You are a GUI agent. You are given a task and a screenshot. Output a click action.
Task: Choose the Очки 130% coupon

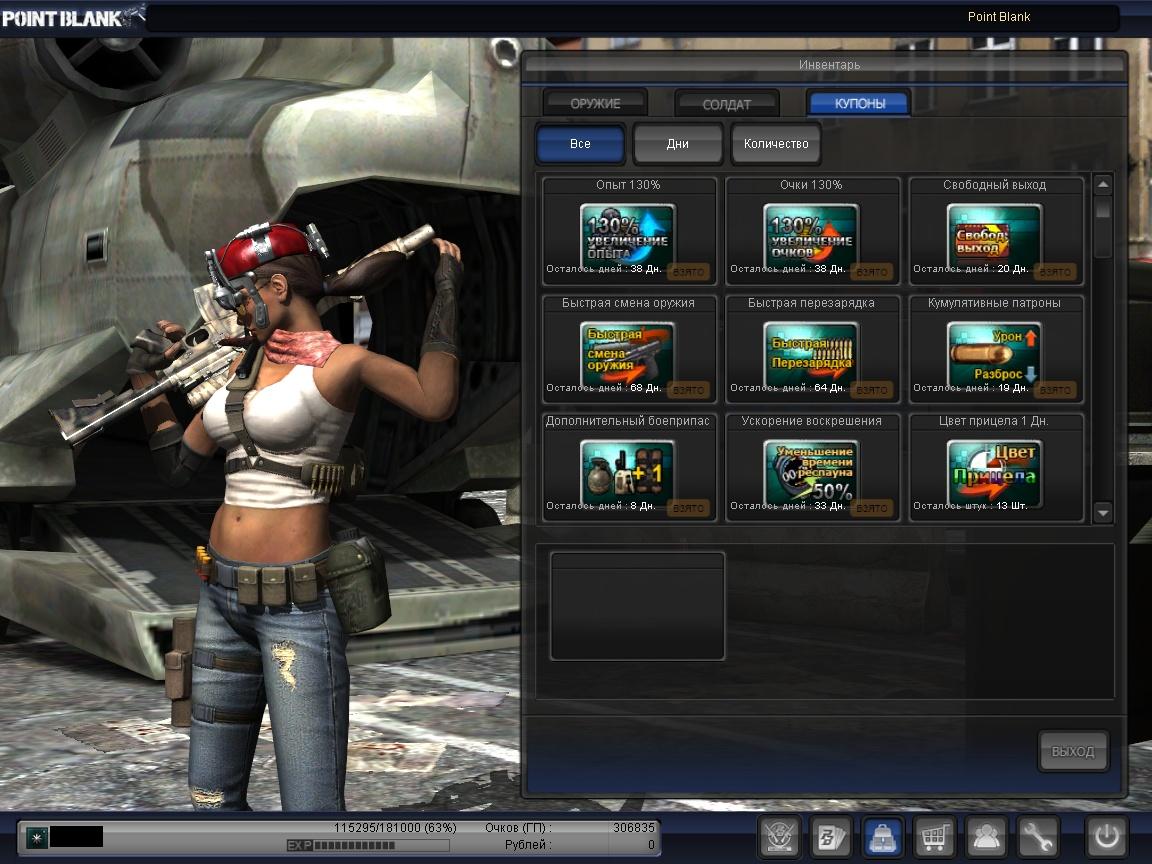point(811,236)
